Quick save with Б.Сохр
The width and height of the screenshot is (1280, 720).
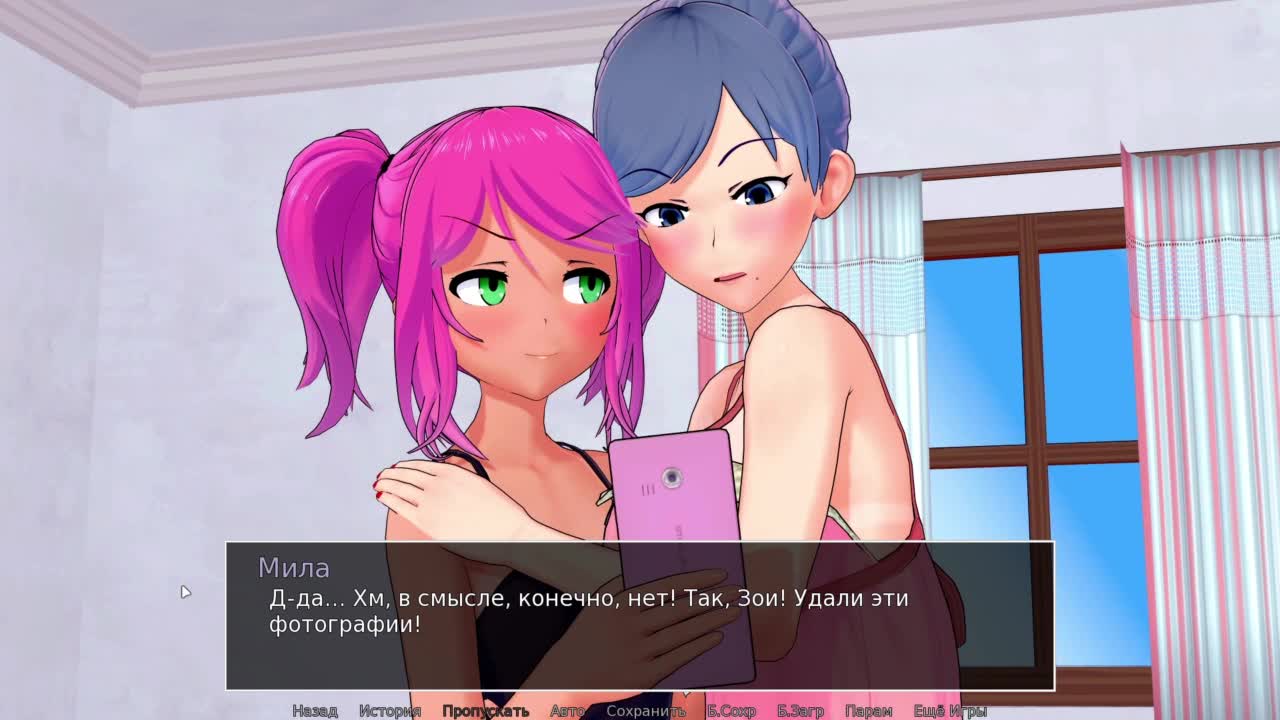click(731, 711)
